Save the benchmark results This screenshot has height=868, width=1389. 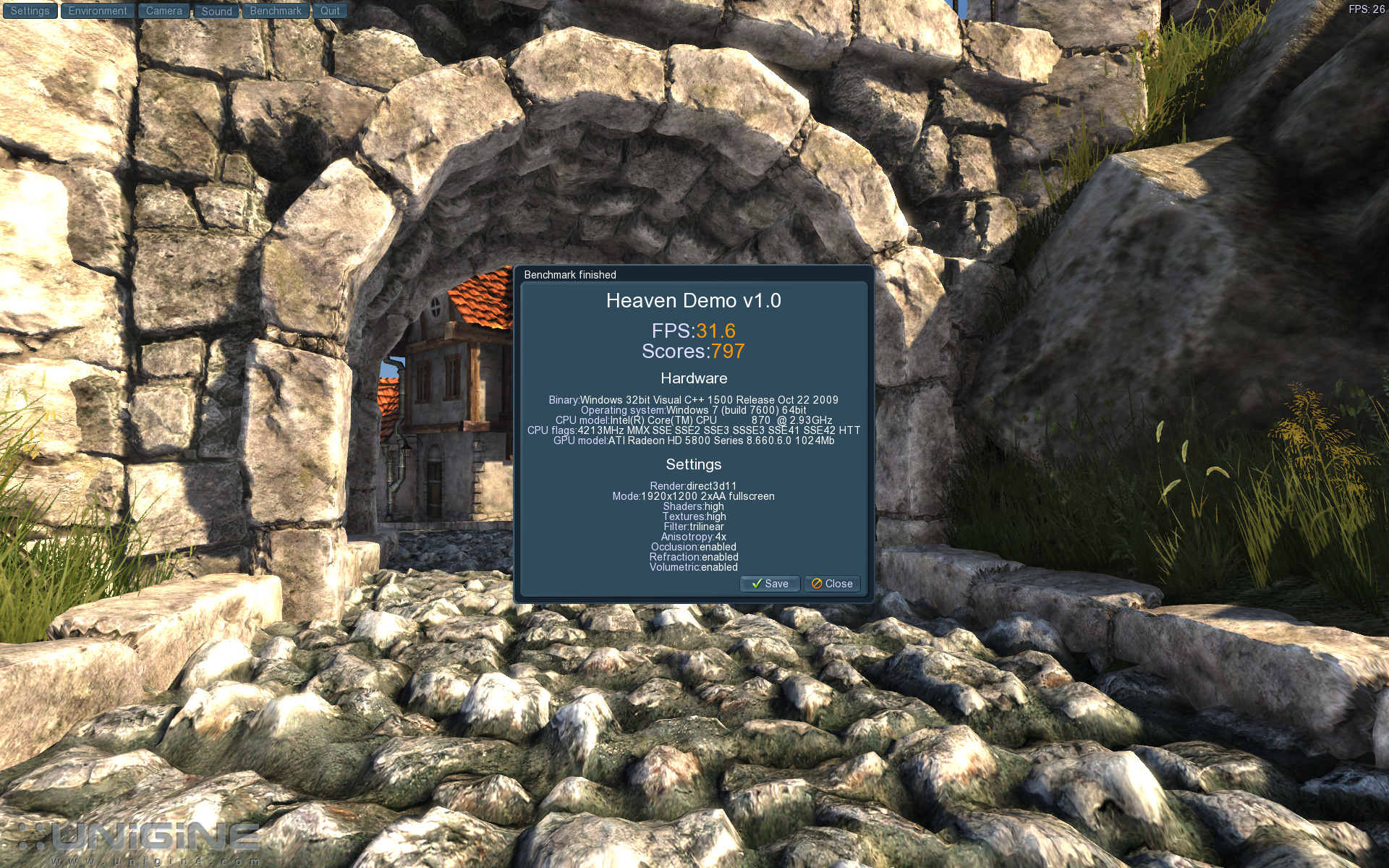(770, 584)
